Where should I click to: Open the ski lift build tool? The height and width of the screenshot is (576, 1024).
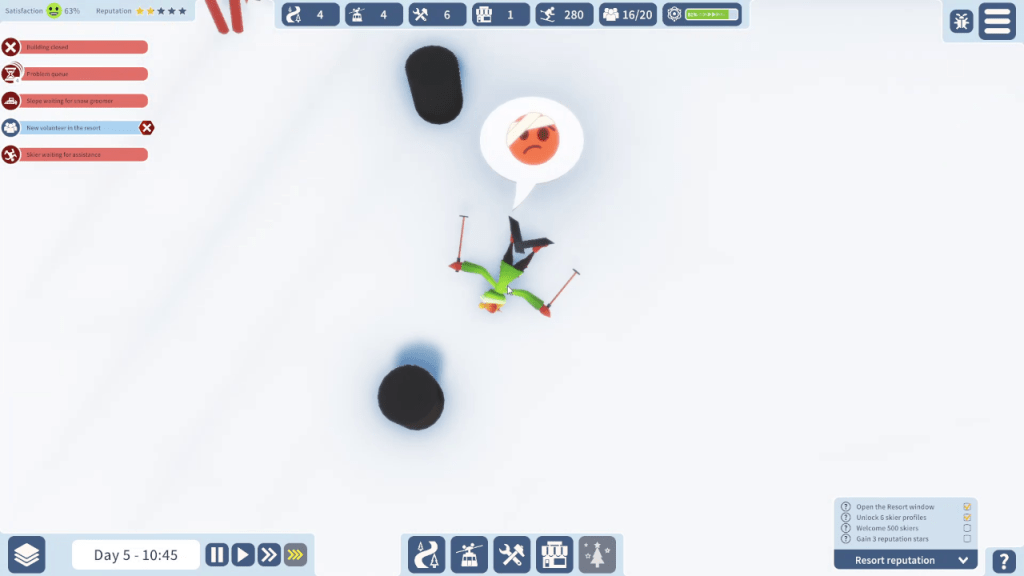[468, 554]
